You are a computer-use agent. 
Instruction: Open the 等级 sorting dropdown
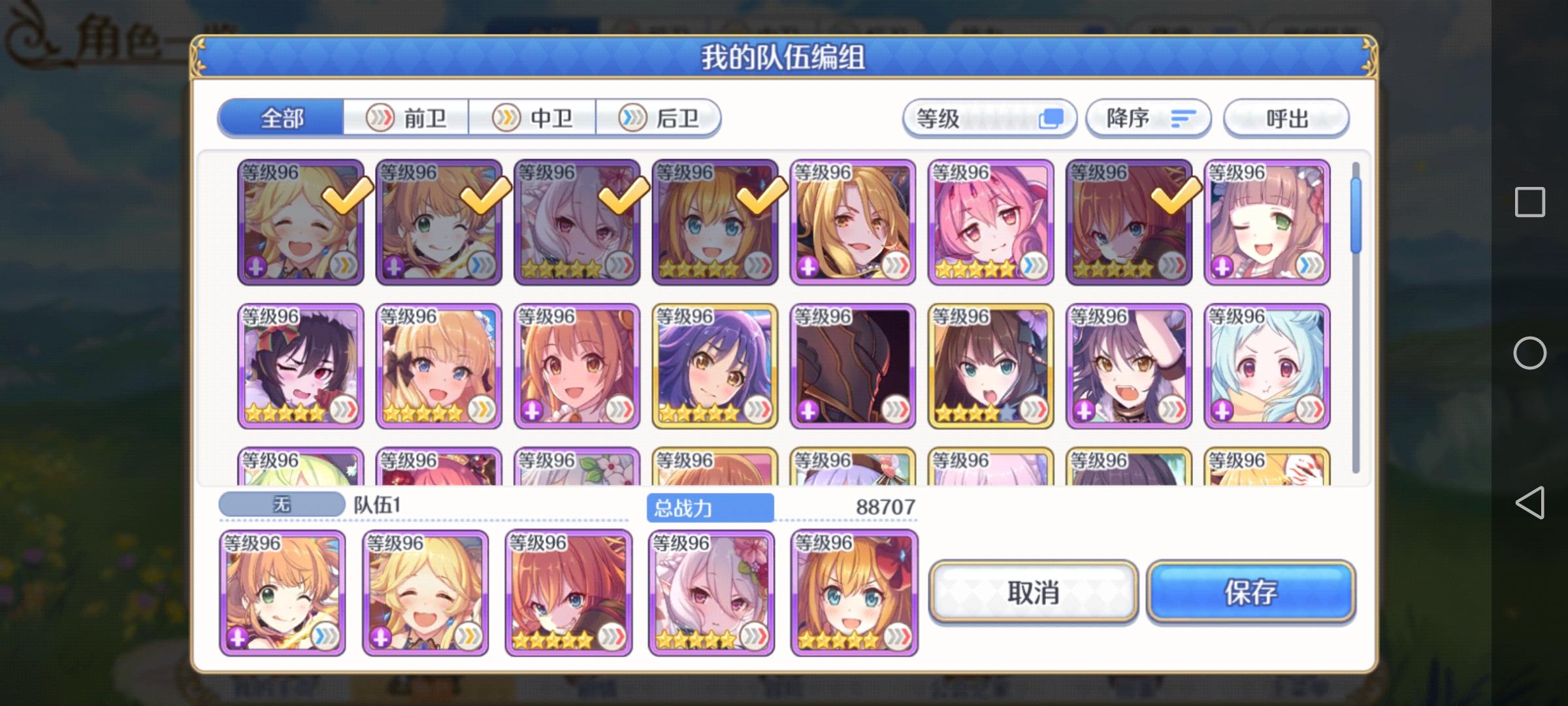coord(988,118)
